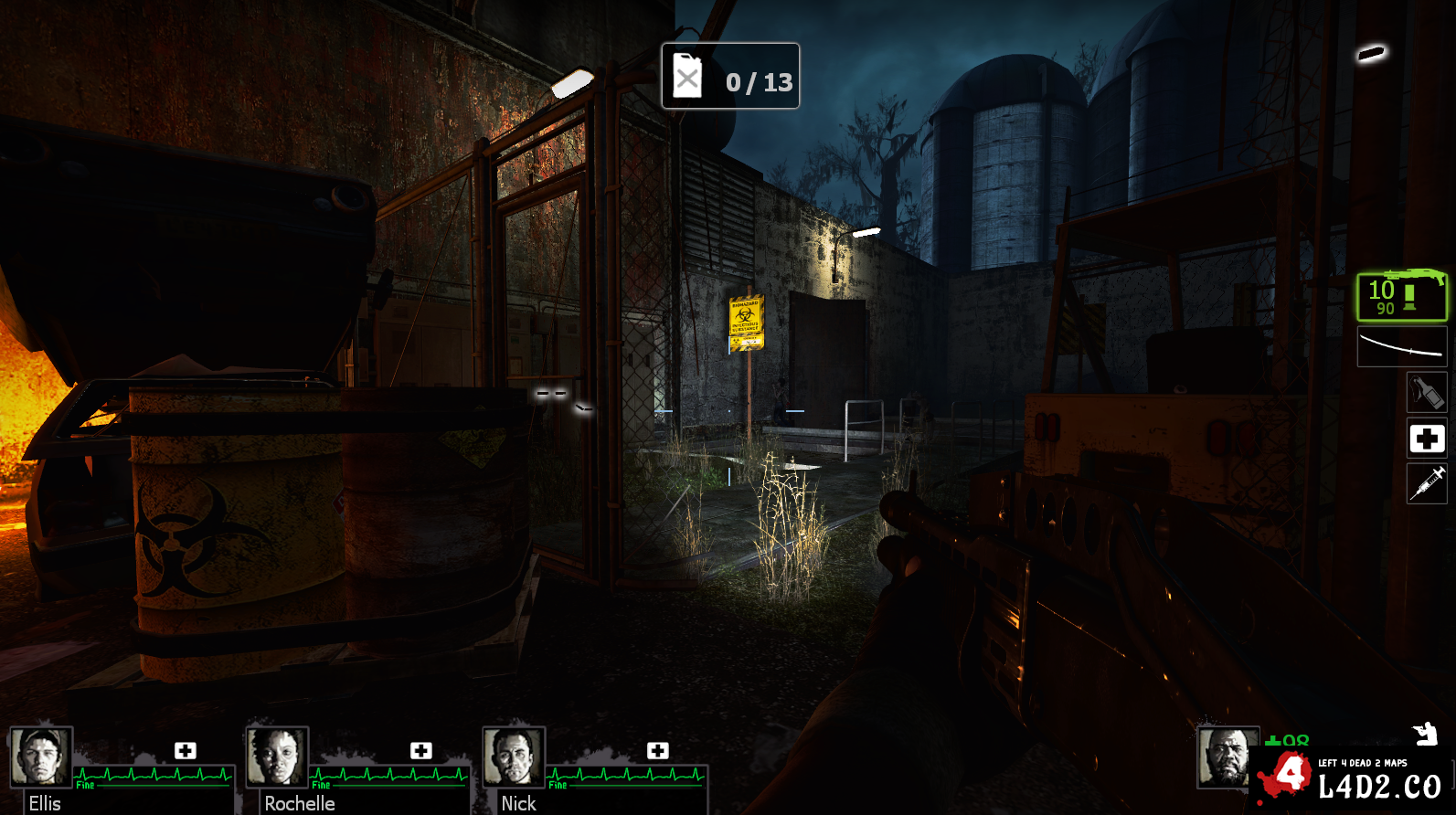
Task: Click Rochelle's teammate portrait
Action: (277, 757)
